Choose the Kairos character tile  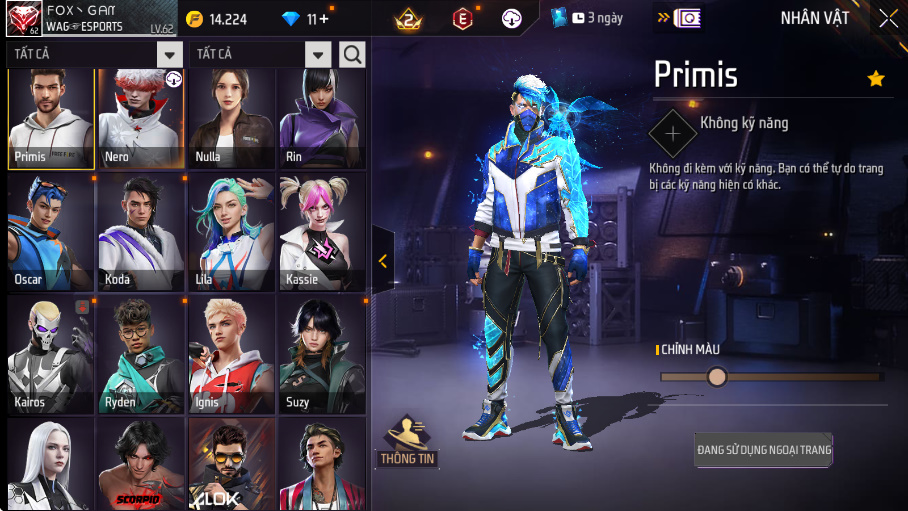tap(51, 355)
